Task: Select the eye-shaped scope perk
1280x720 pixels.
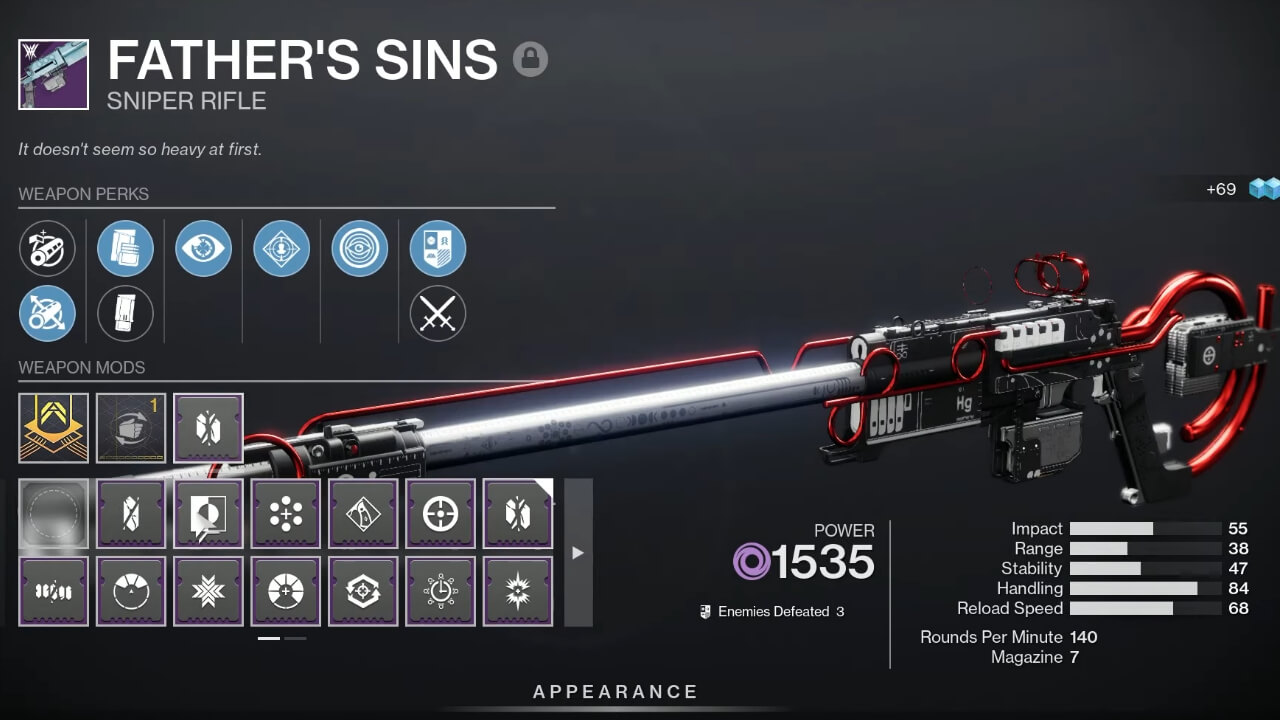Action: coord(203,248)
